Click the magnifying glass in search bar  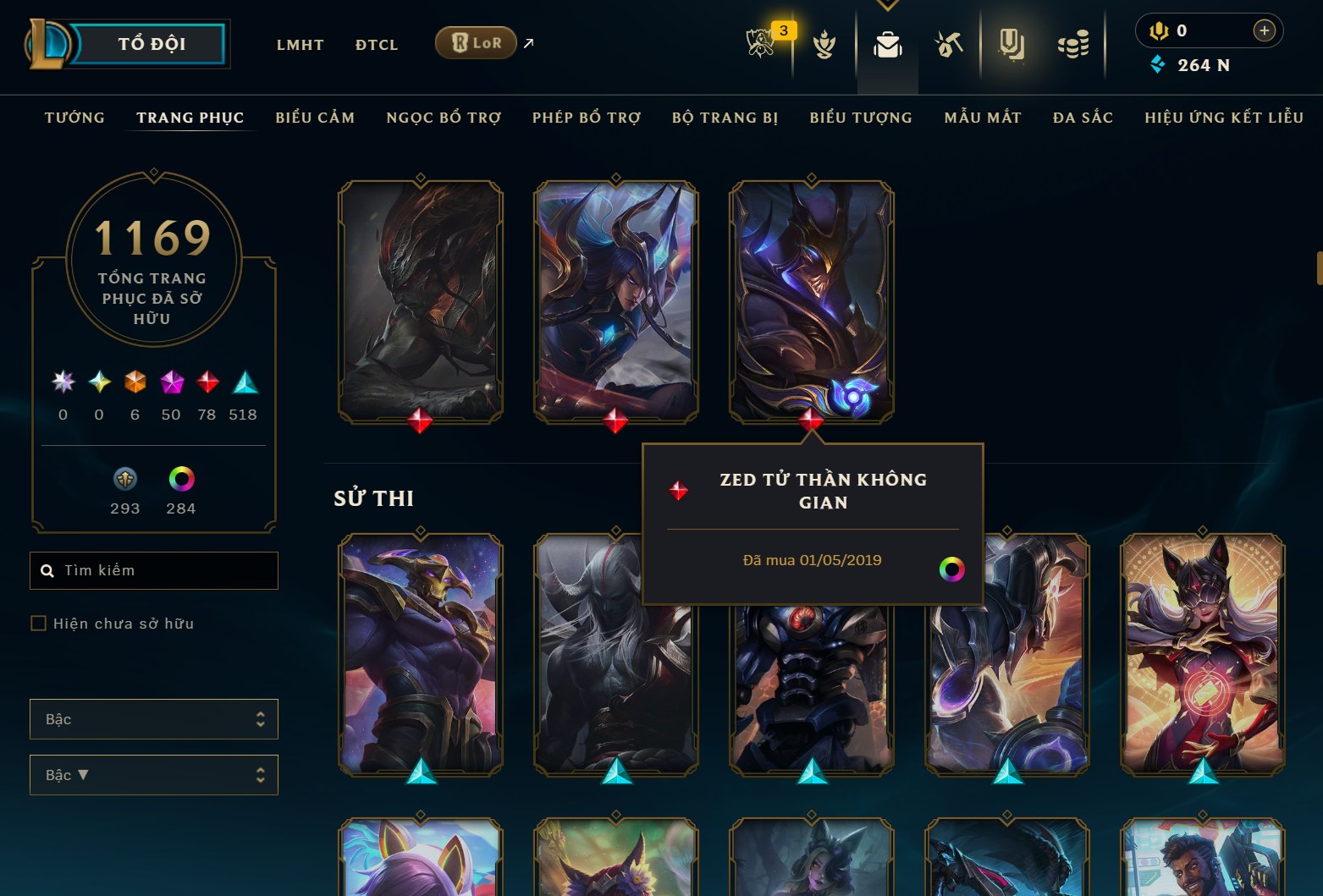(47, 570)
